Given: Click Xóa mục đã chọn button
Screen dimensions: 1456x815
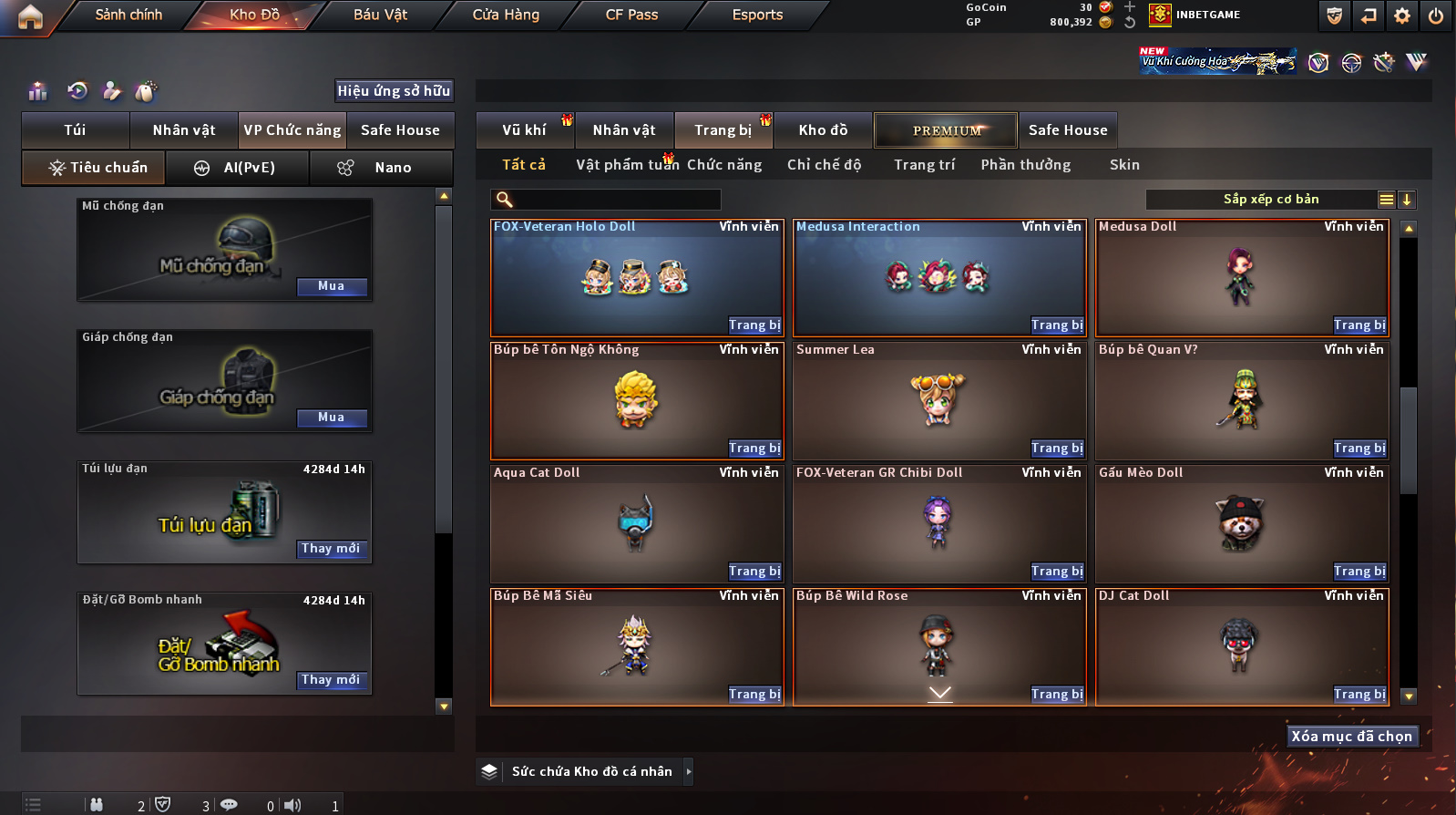Looking at the screenshot, I should coord(1351,737).
